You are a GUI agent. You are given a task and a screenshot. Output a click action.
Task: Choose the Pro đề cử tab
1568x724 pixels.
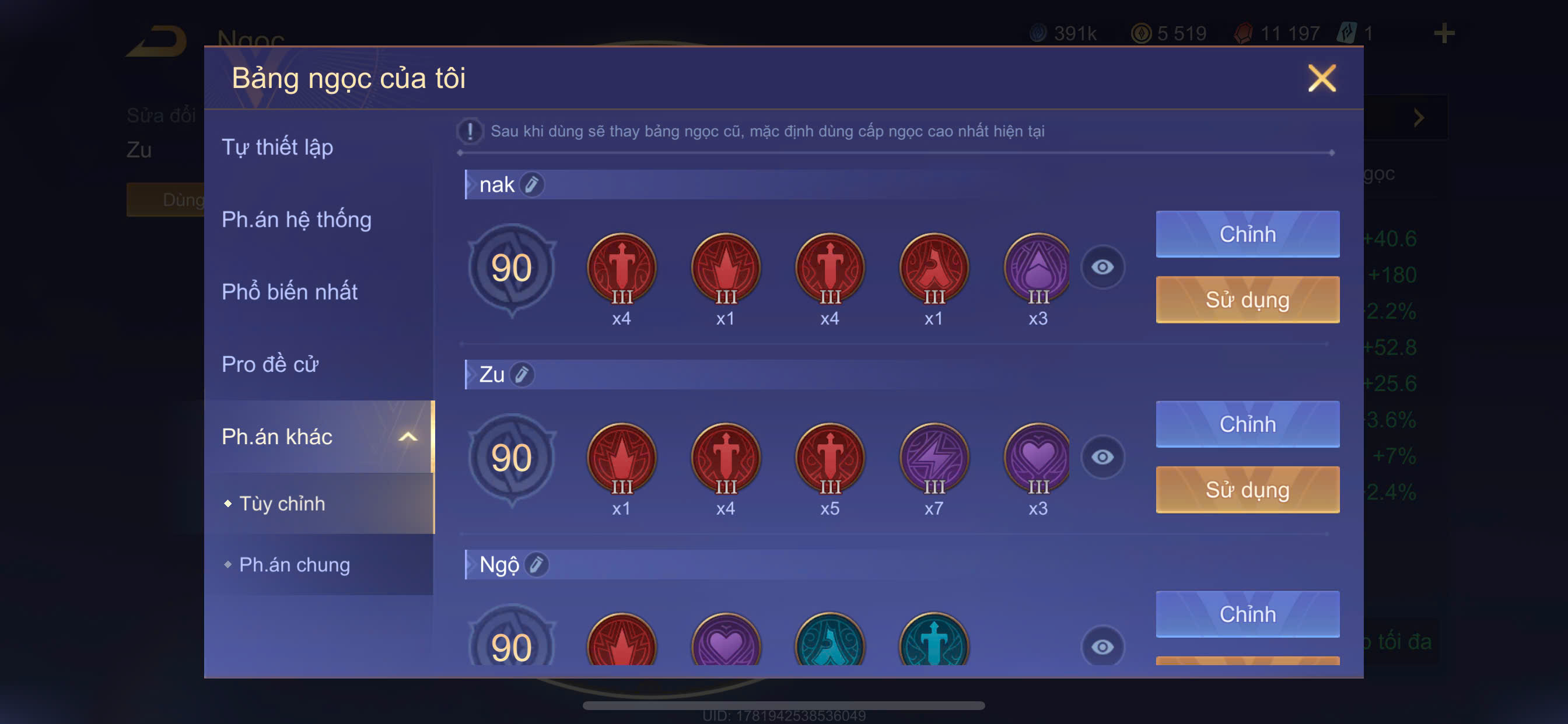270,364
